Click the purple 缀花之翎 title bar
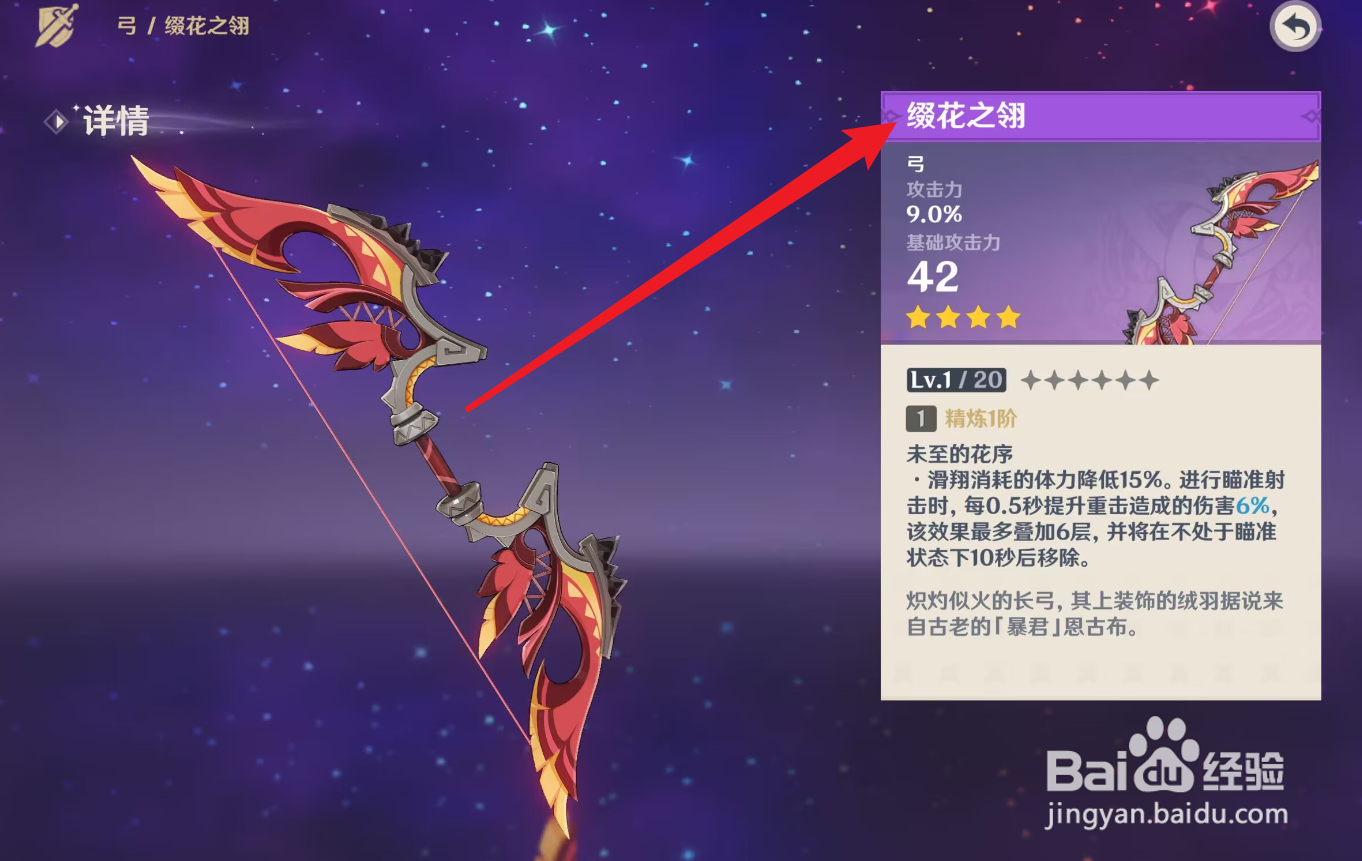The width and height of the screenshot is (1362, 861). [x=1100, y=116]
